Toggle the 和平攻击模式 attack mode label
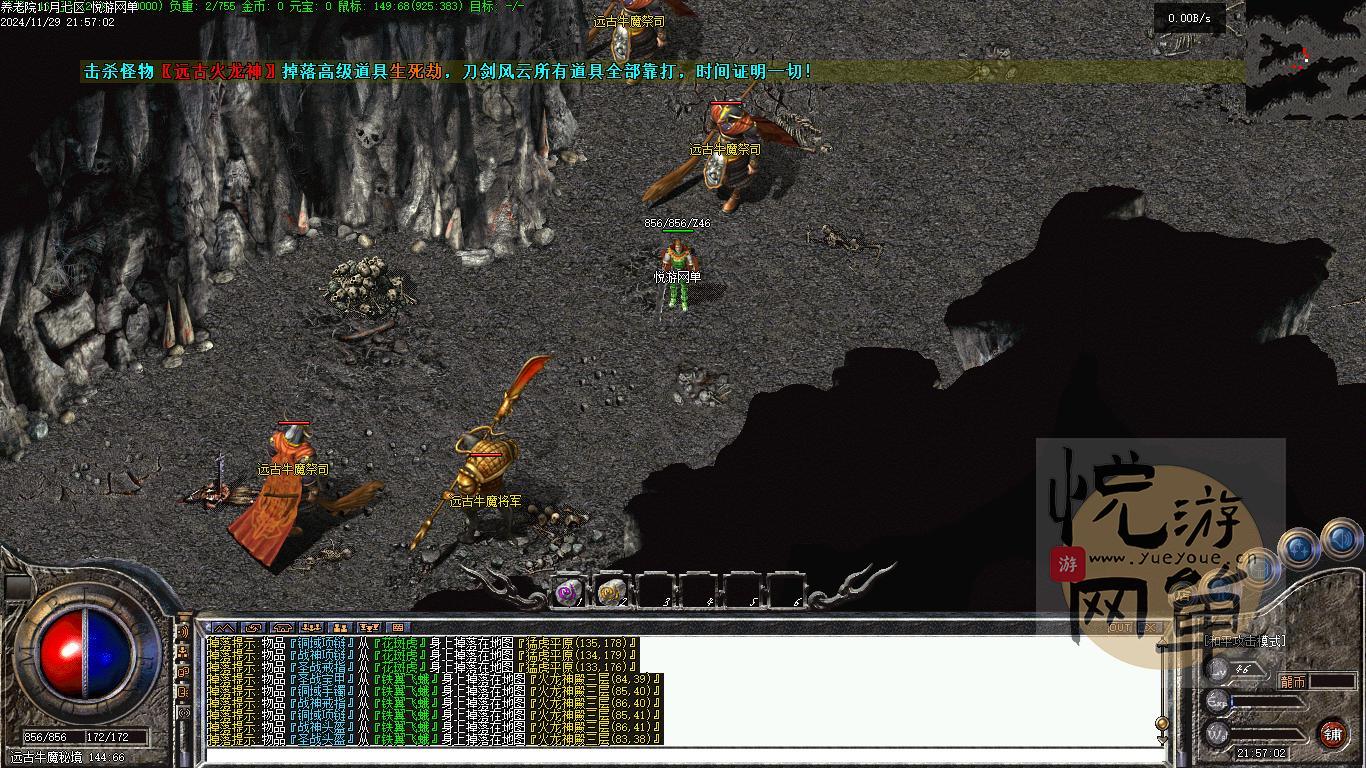 pos(1245,641)
